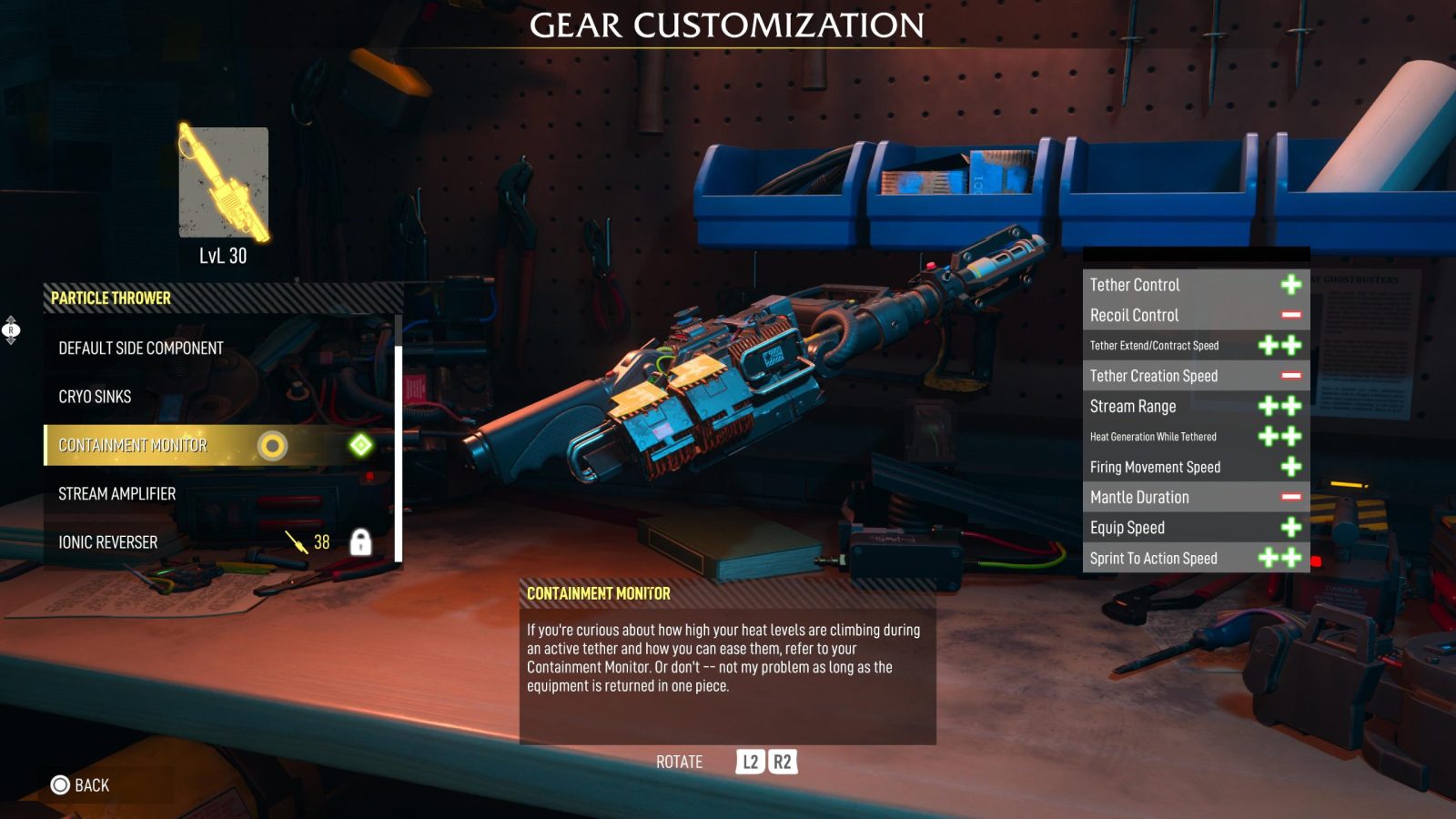Select Default Side Component entry

[x=141, y=349]
